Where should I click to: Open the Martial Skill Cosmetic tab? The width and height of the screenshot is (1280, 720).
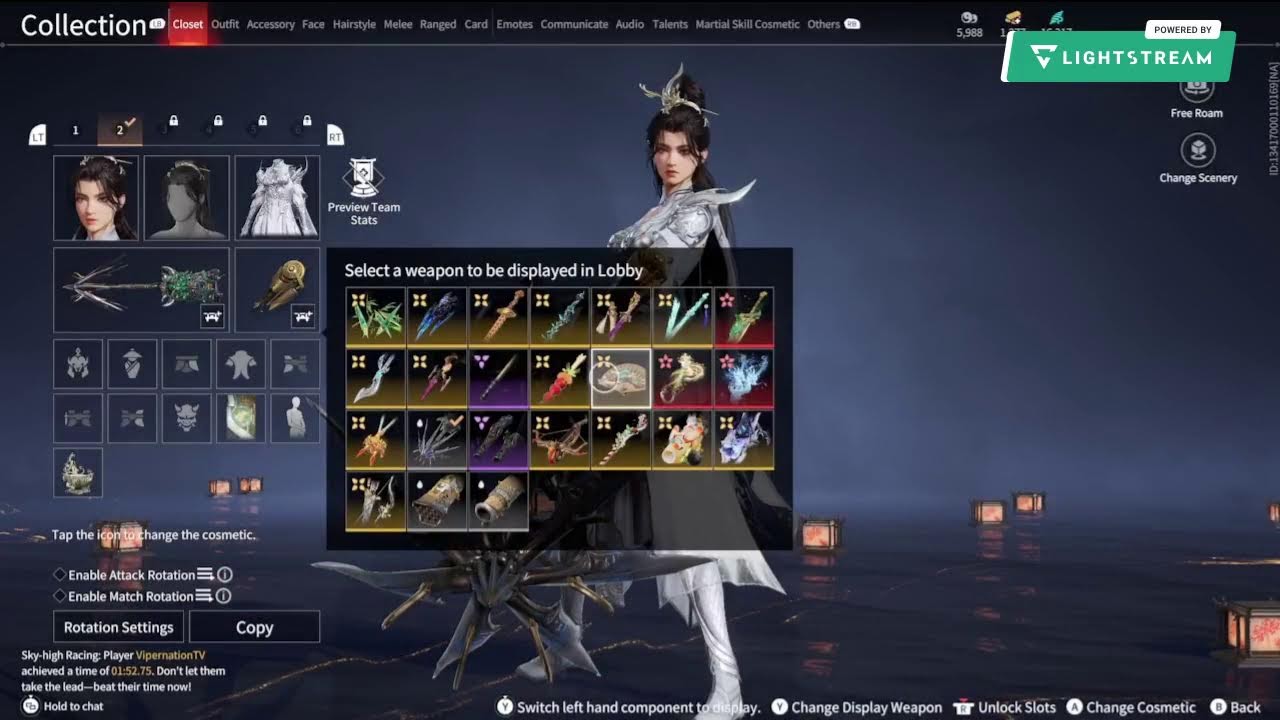point(747,24)
